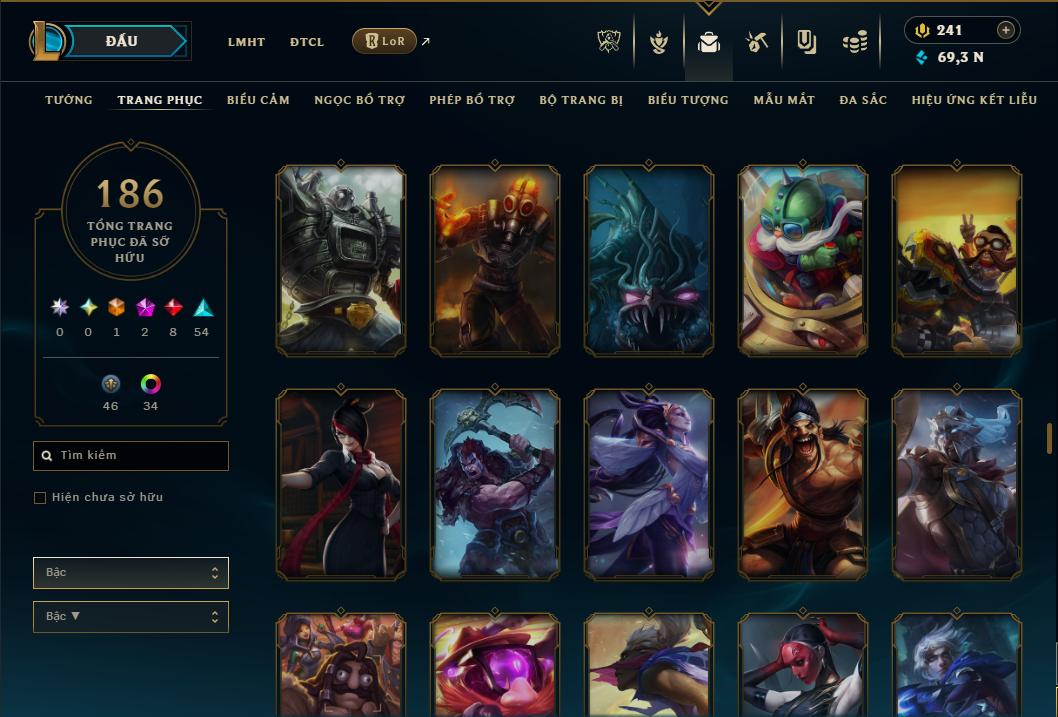This screenshot has height=717, width=1058.
Task: Switch to the BIỂU CẢM tab
Action: coord(258,100)
